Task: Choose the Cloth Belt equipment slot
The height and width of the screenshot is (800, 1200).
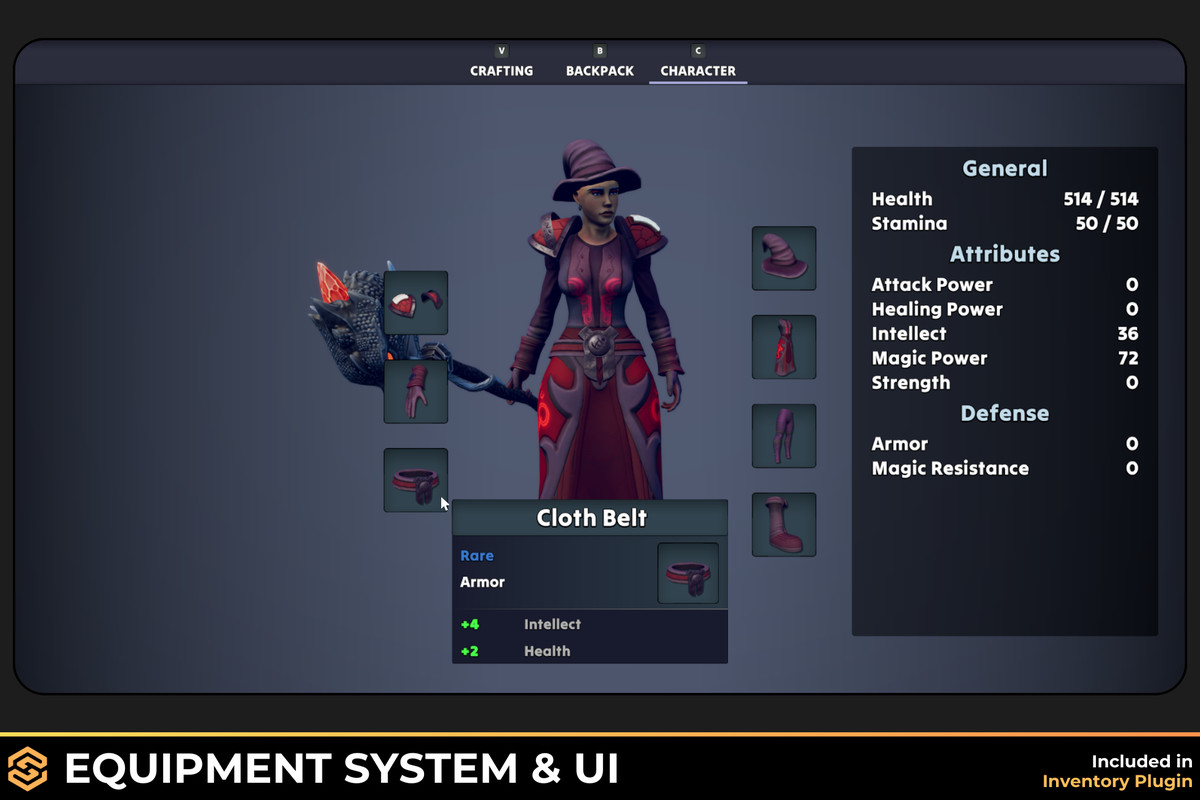Action: [x=415, y=480]
